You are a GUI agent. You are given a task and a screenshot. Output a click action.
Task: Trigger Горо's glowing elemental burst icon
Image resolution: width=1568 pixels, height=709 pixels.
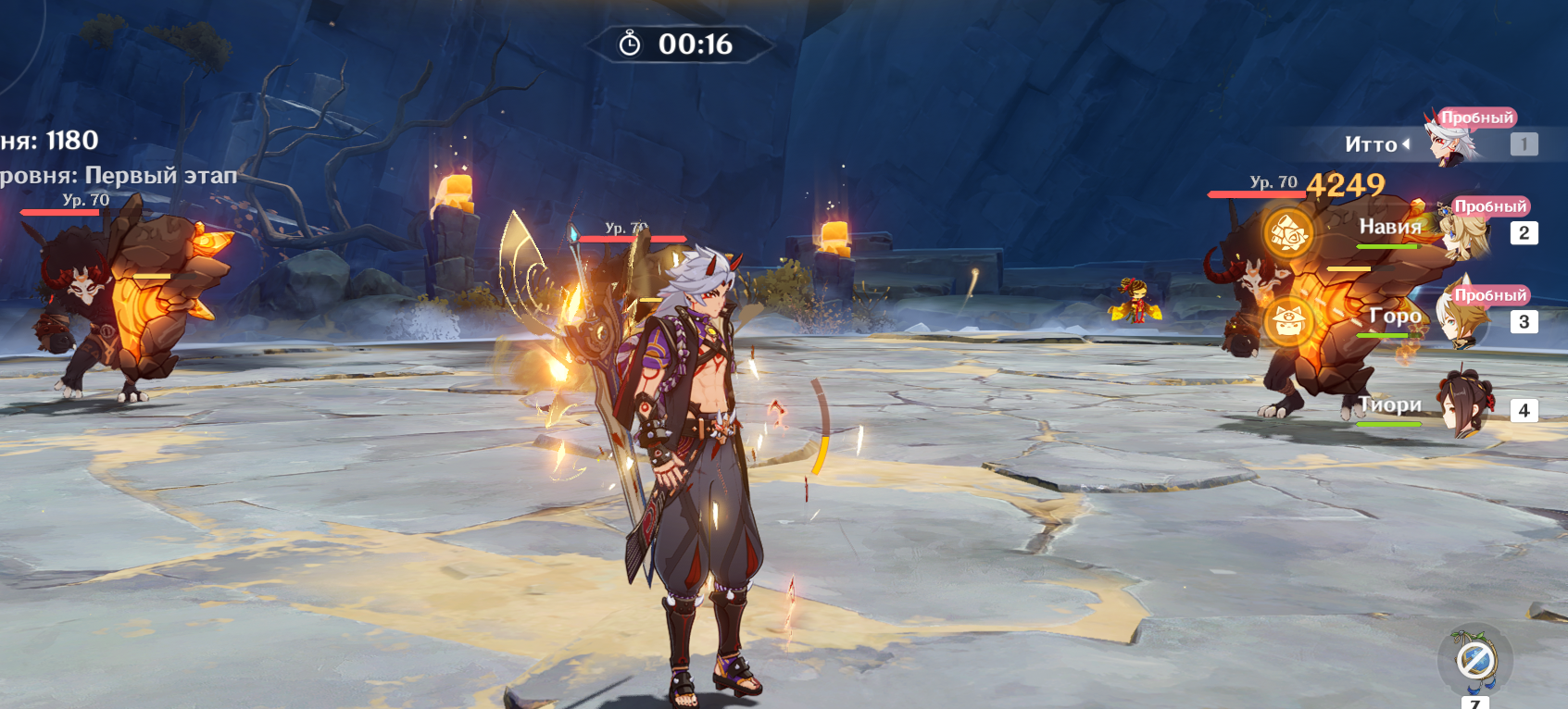[x=1288, y=321]
